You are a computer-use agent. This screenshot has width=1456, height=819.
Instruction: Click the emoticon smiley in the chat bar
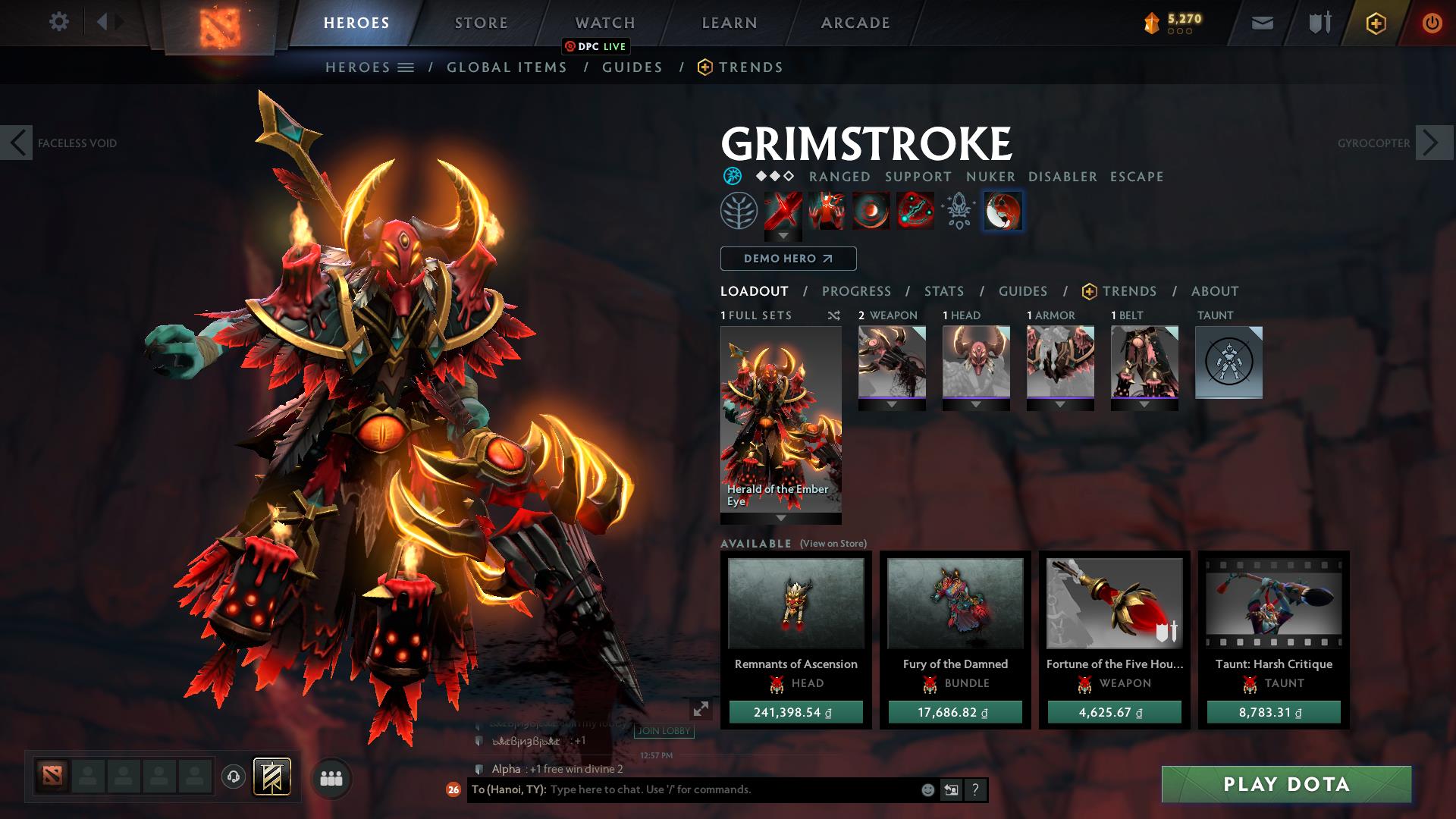click(927, 789)
